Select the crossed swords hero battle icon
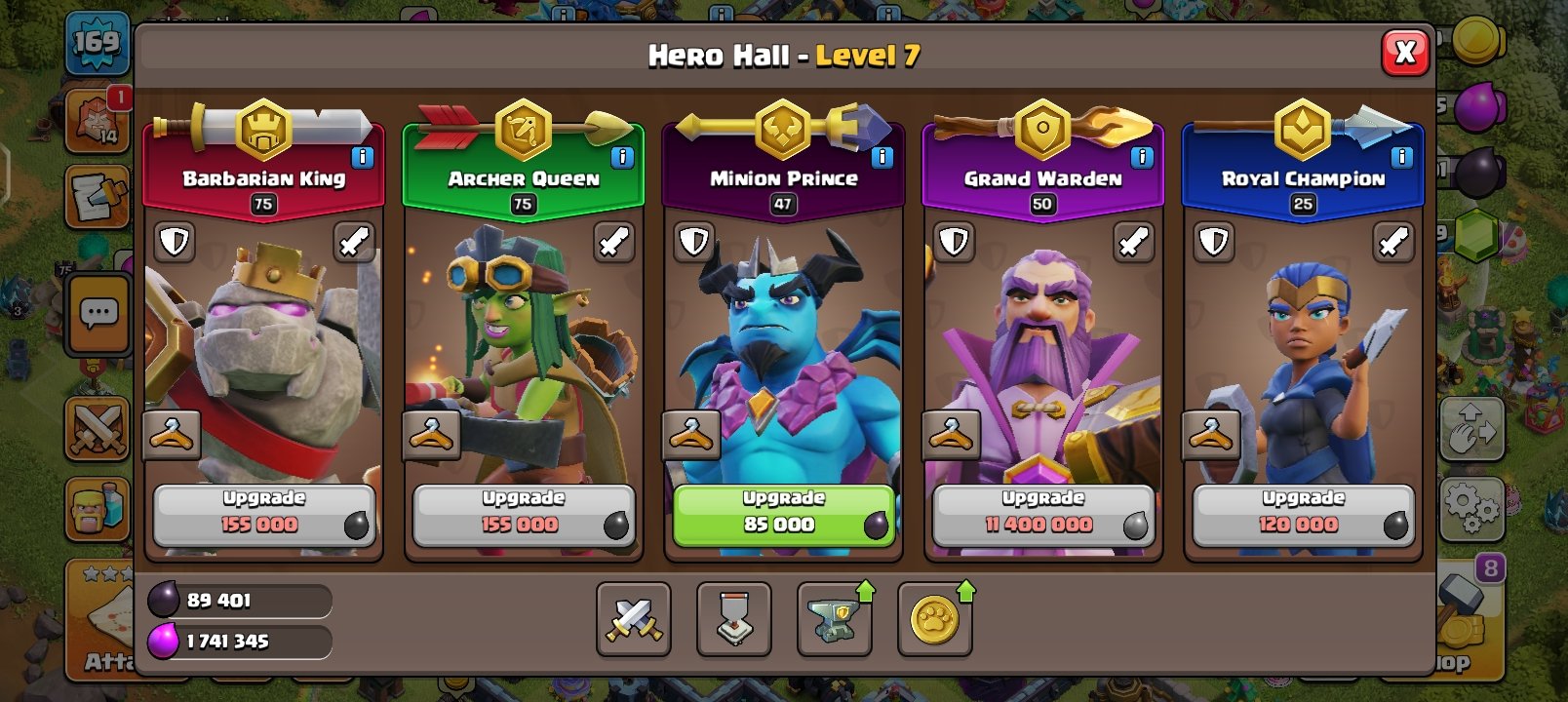This screenshot has width=1568, height=702. coord(633,620)
